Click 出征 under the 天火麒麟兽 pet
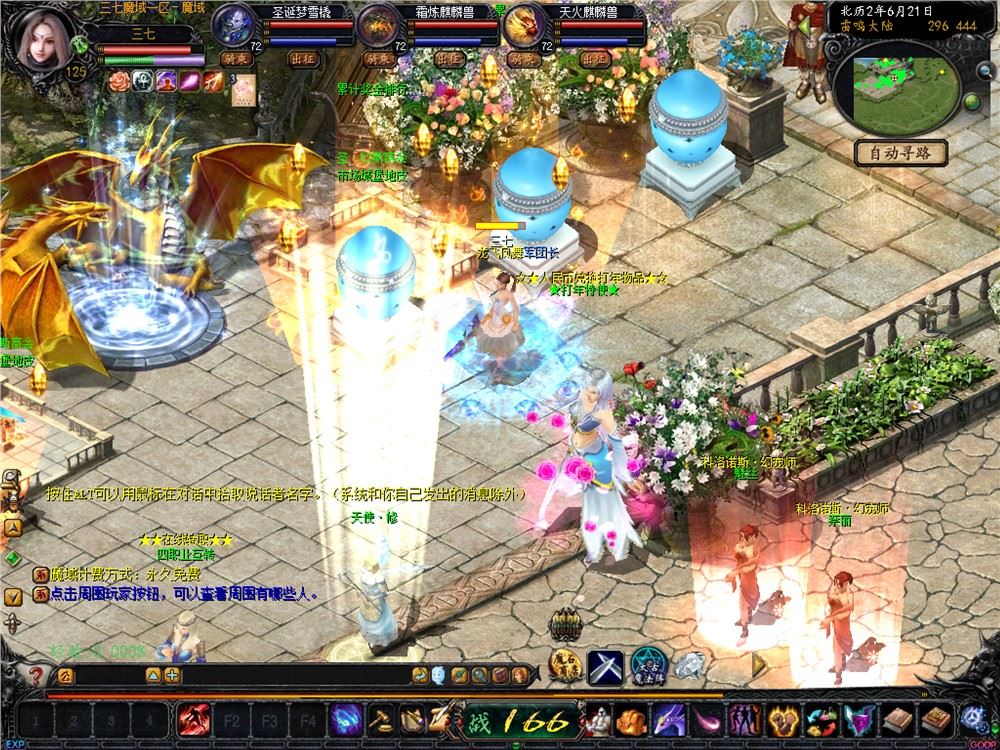 pos(595,59)
